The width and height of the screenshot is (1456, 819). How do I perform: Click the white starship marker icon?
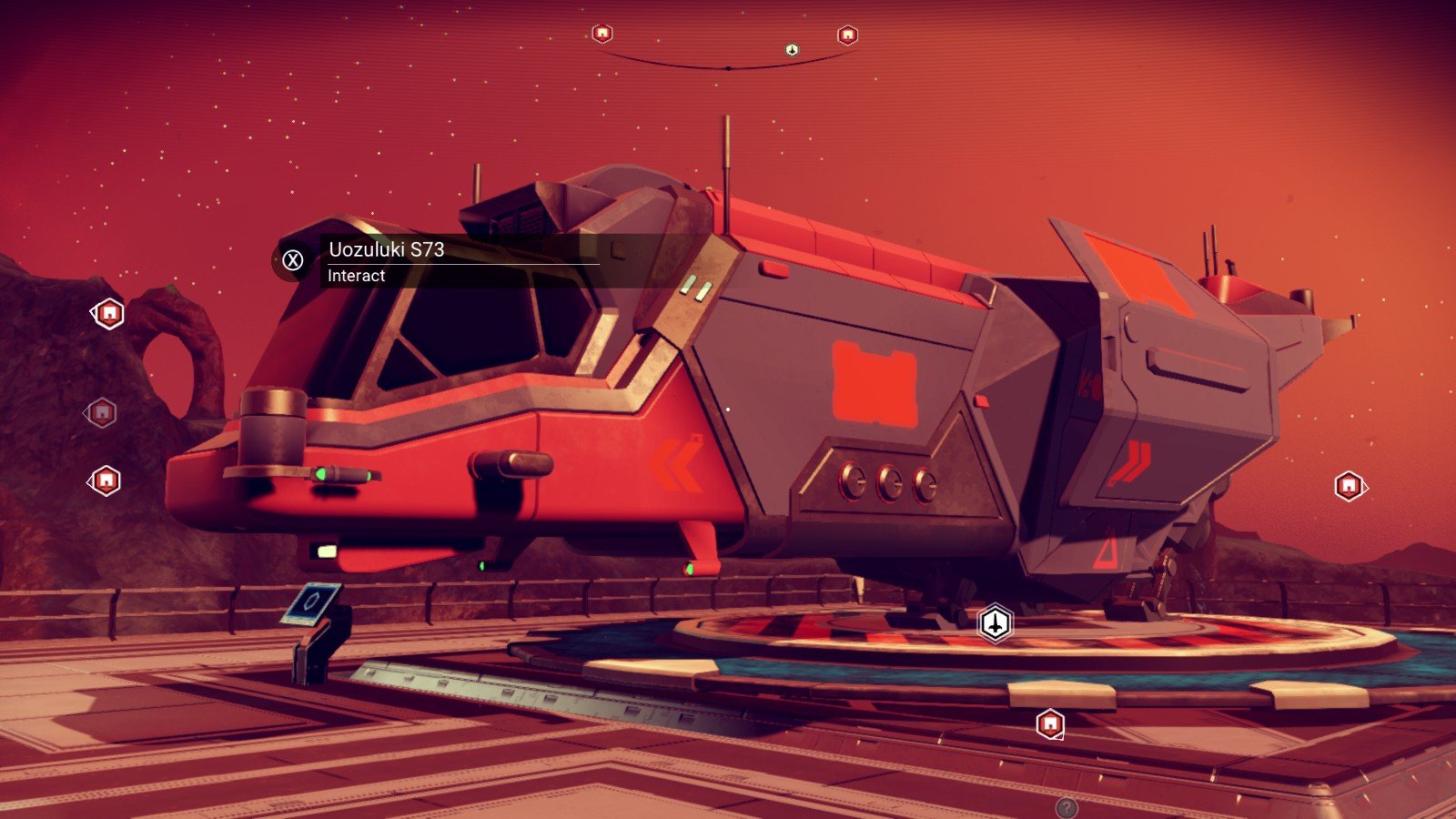[x=995, y=624]
